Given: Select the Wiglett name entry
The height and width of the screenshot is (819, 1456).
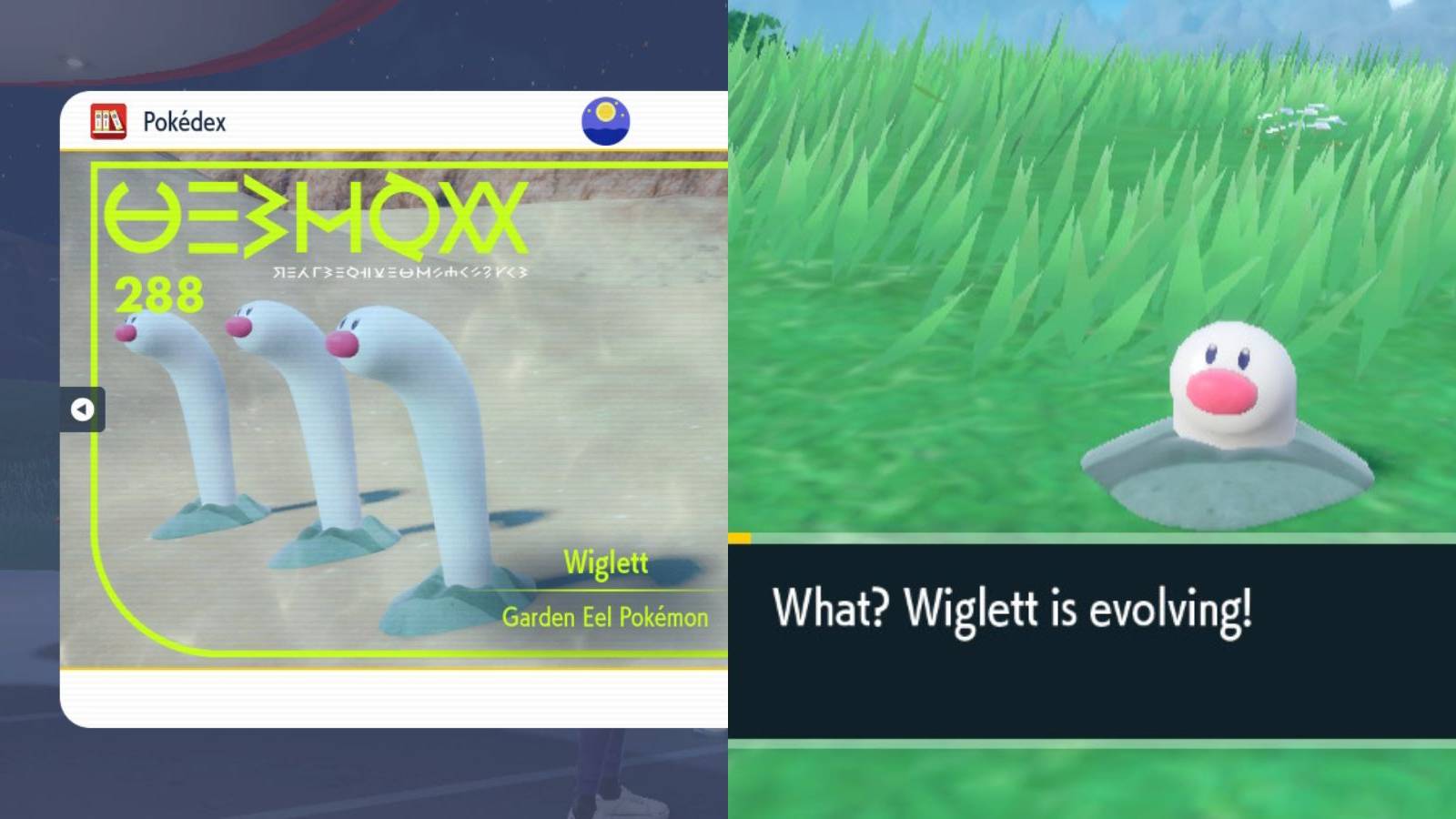Looking at the screenshot, I should point(606,564).
